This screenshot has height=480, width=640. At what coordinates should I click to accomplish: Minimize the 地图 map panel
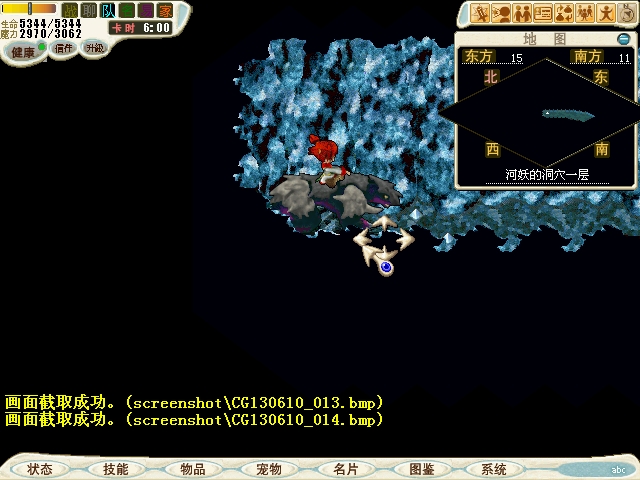tap(623, 39)
